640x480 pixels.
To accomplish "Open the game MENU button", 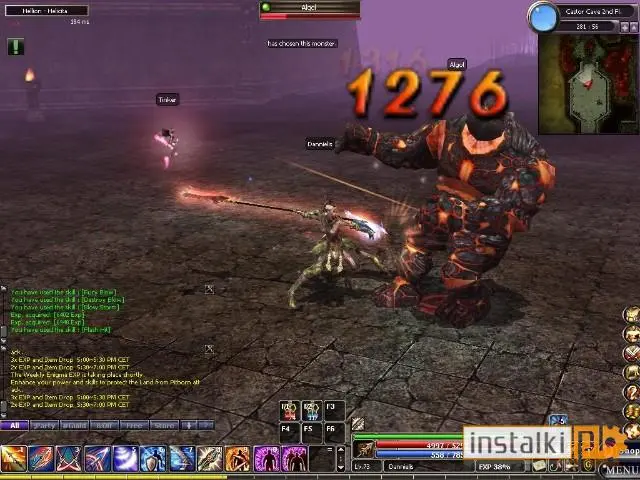I will coord(620,469).
